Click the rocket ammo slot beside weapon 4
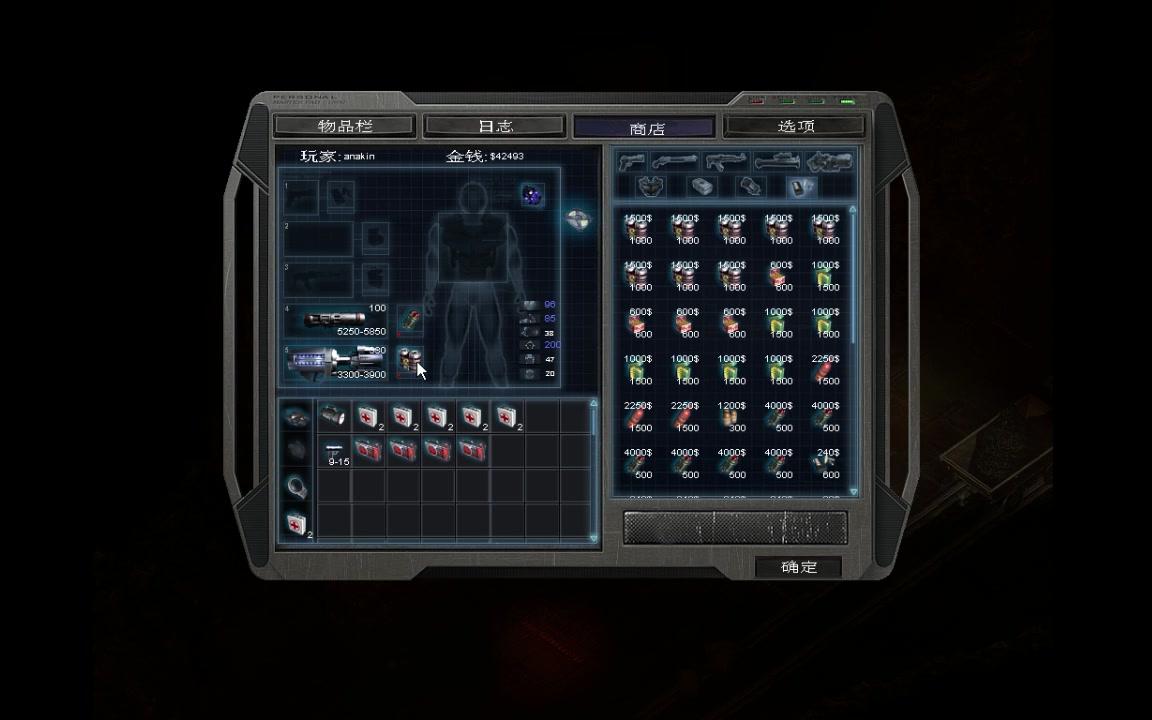The height and width of the screenshot is (720, 1152). point(409,320)
